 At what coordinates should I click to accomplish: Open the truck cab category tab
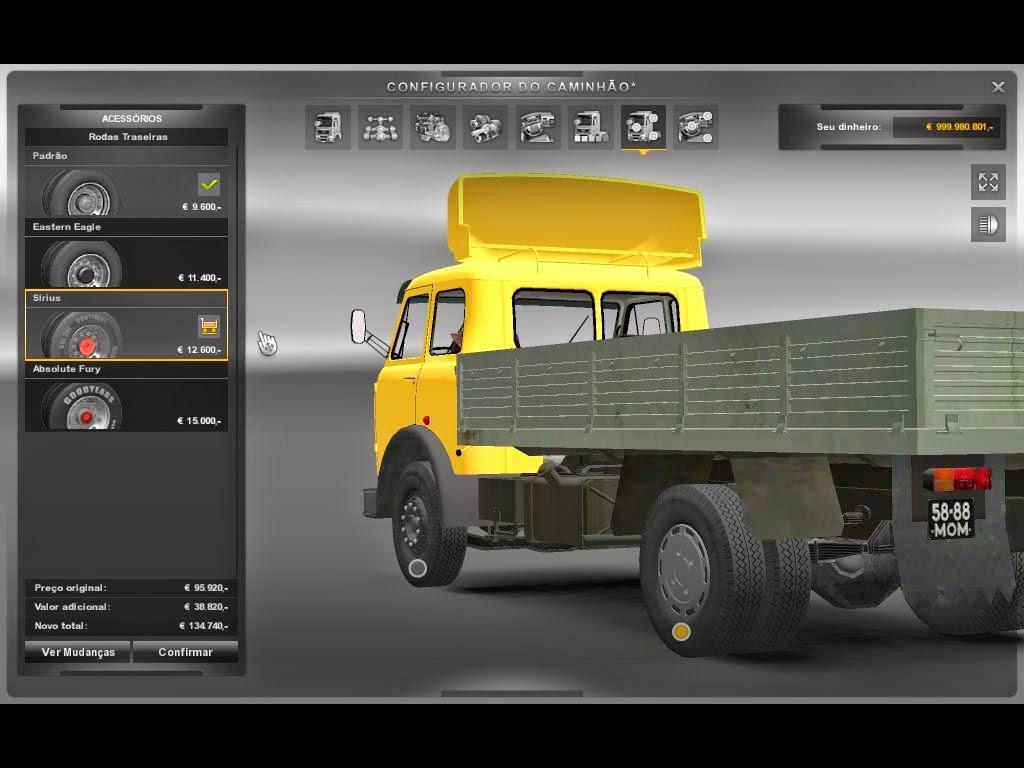328,127
